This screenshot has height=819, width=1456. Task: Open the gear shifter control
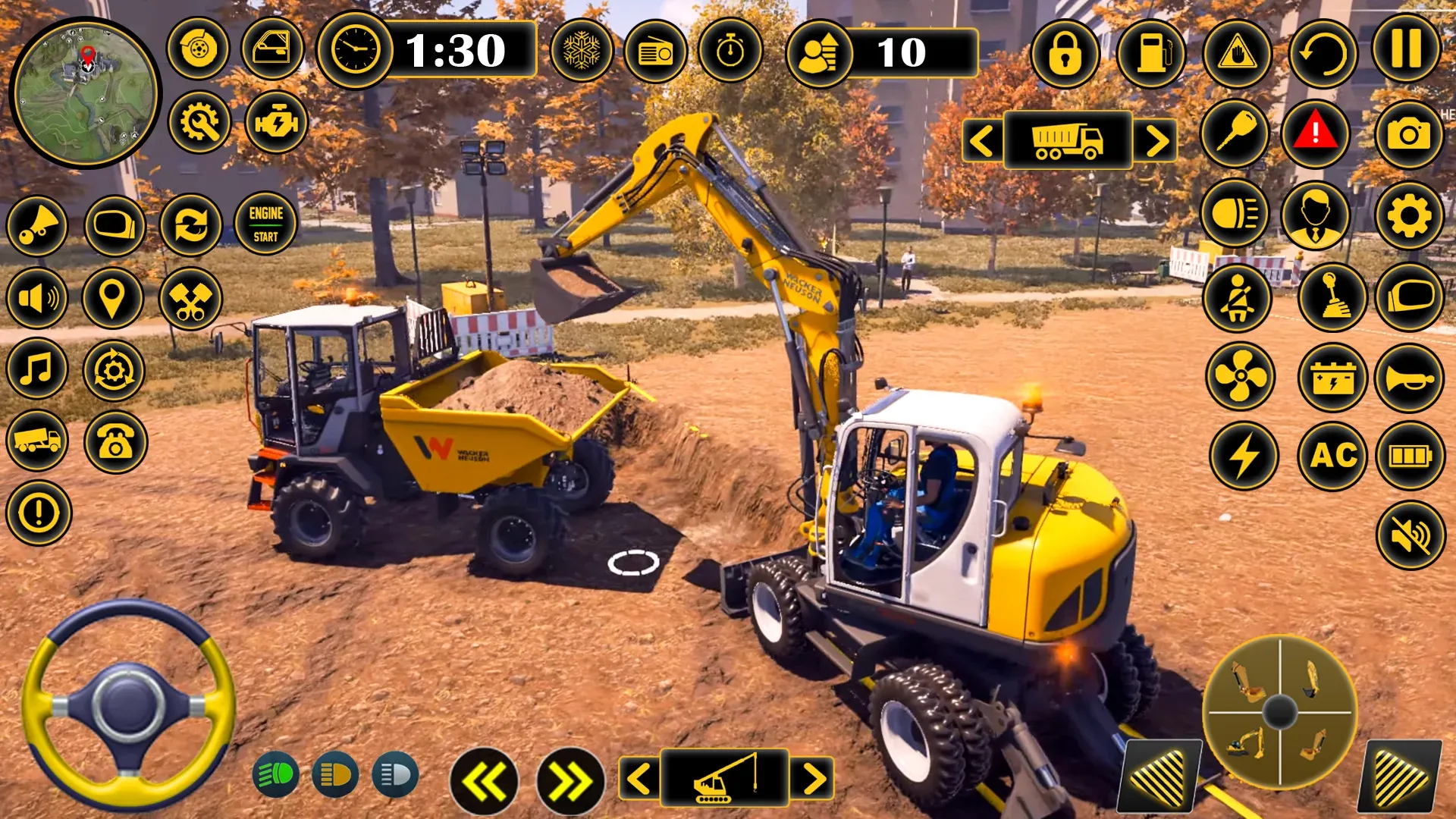click(1332, 298)
